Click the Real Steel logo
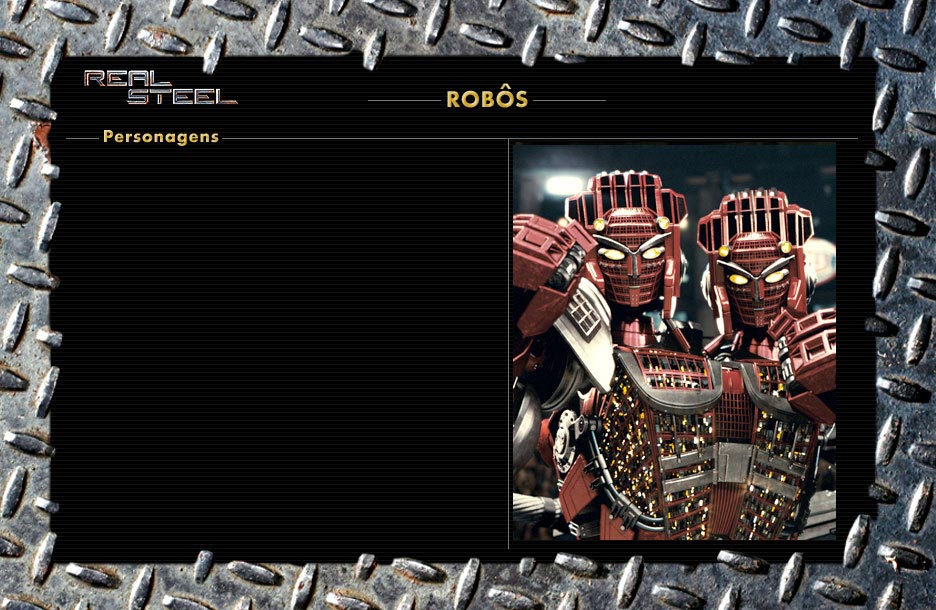Image resolution: width=936 pixels, height=610 pixels. tap(160, 88)
